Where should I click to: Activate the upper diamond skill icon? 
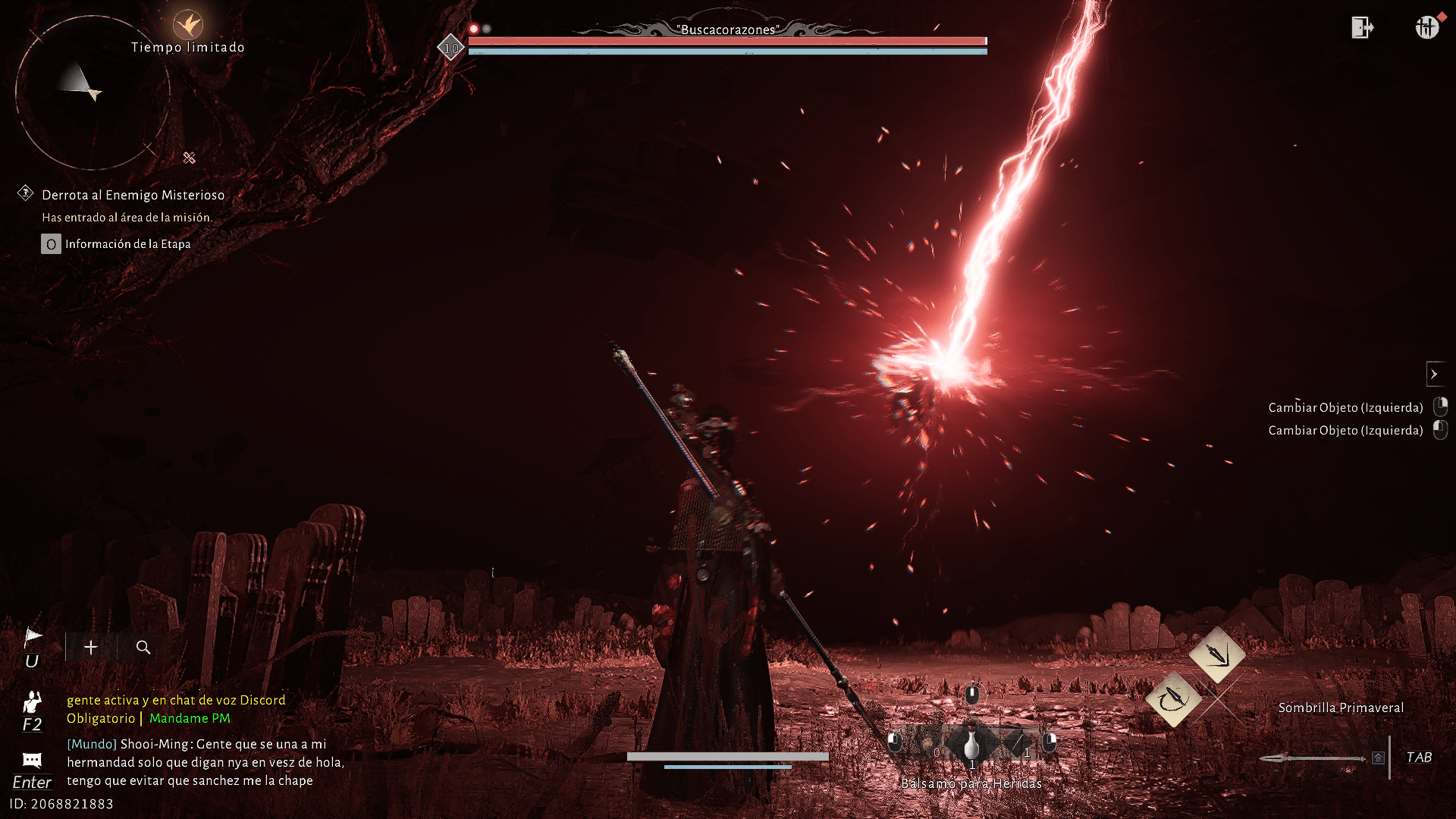1217,654
